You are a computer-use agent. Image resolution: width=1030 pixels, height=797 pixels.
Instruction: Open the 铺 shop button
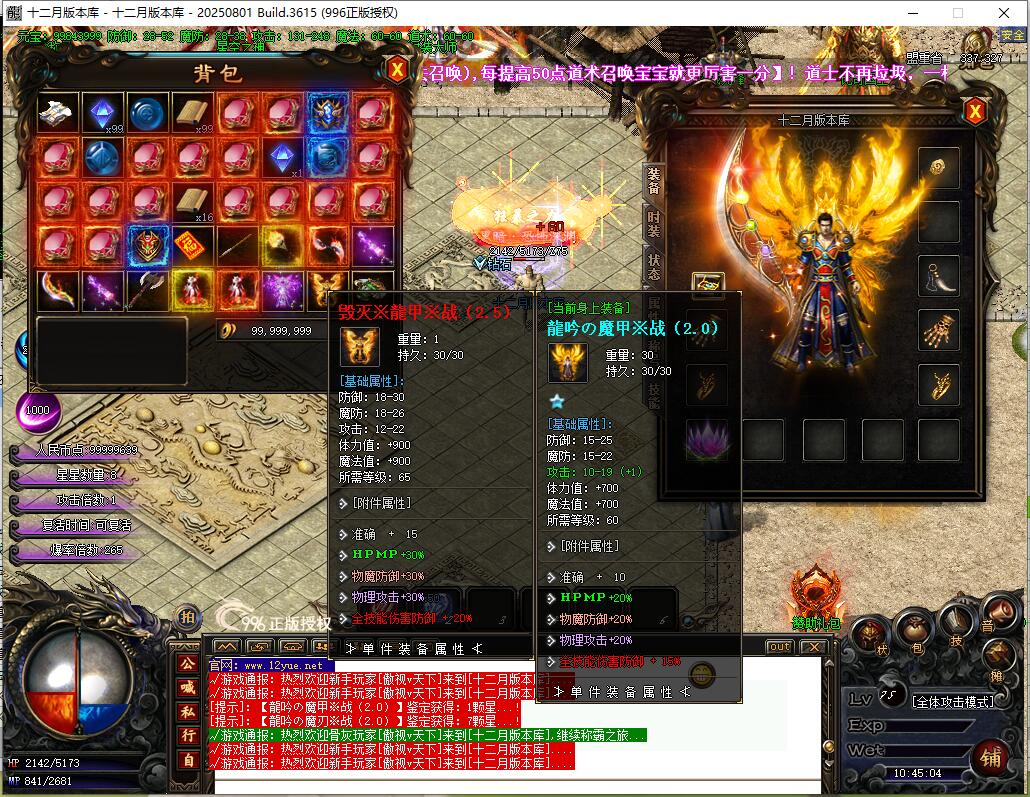pos(990,757)
